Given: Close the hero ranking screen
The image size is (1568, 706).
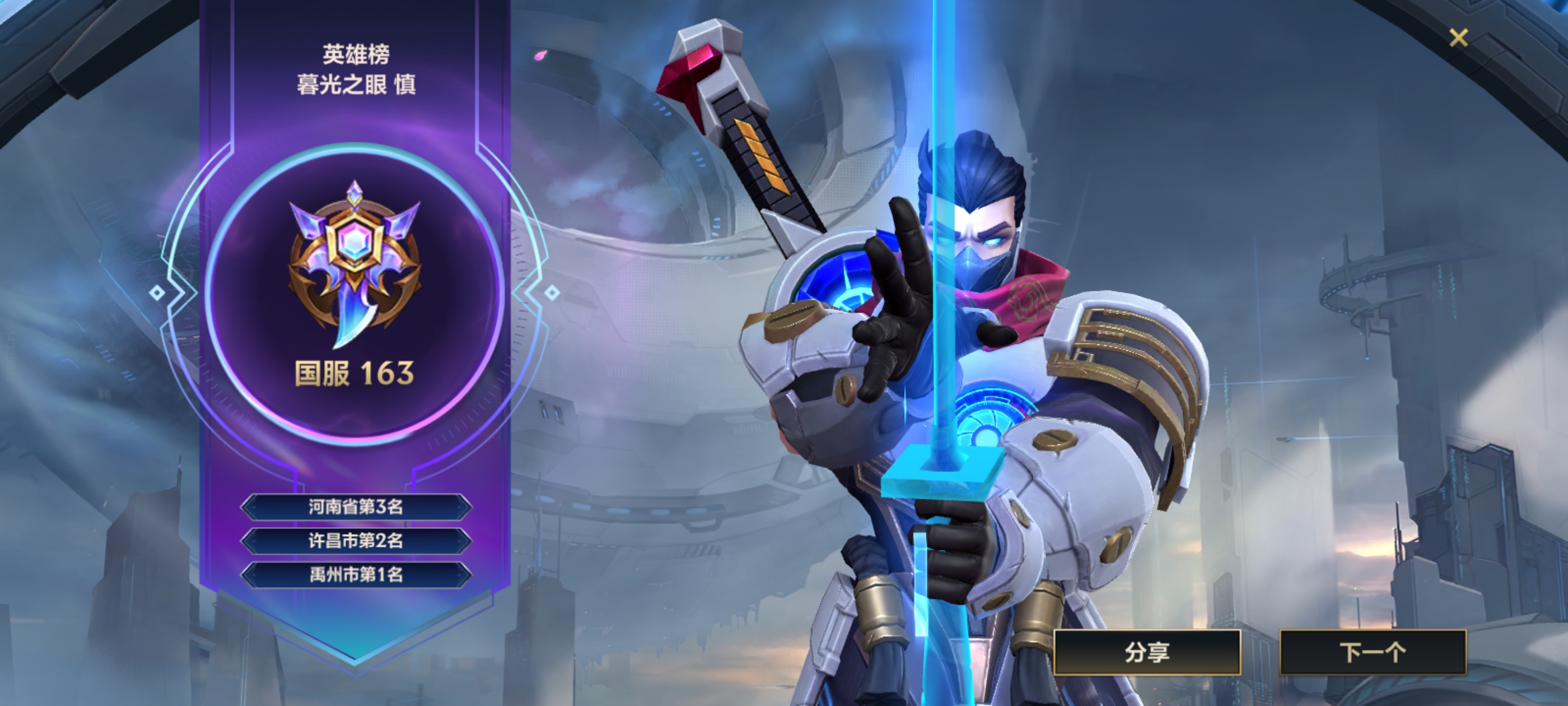Looking at the screenshot, I should (x=1458, y=38).
